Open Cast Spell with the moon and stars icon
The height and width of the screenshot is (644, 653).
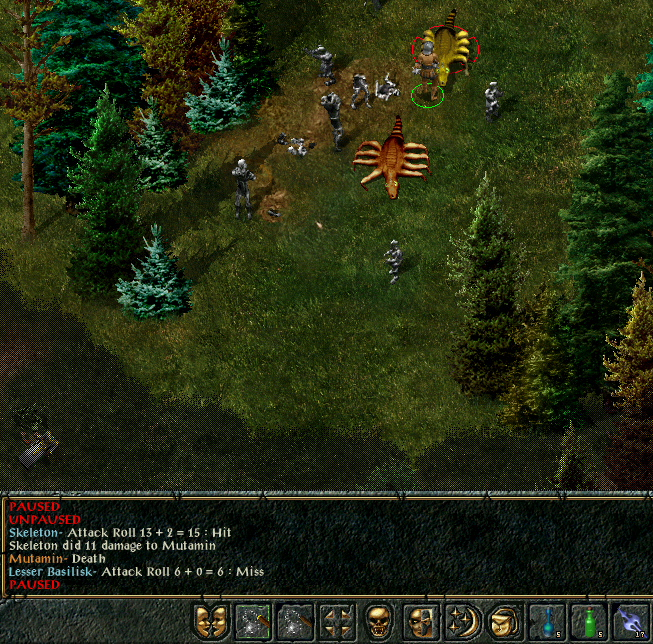tap(463, 621)
